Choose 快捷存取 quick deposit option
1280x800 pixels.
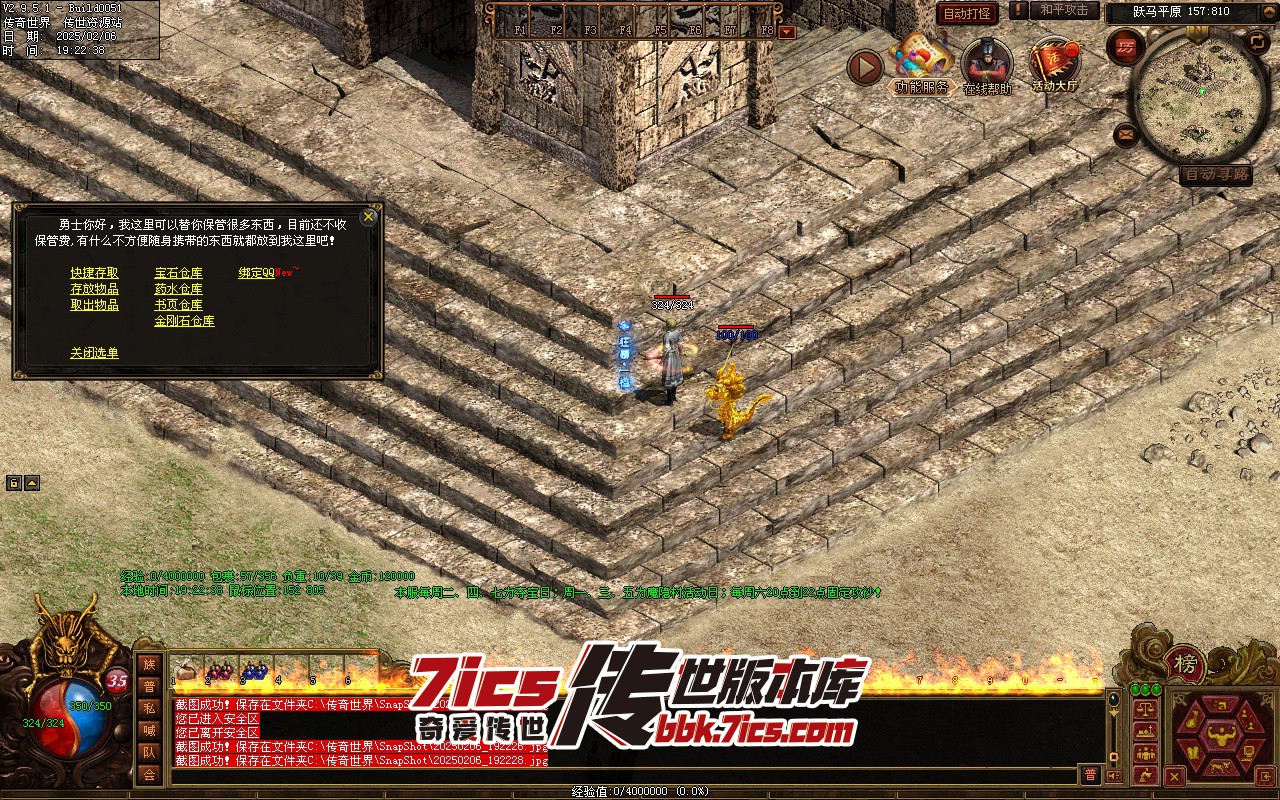click(x=94, y=273)
